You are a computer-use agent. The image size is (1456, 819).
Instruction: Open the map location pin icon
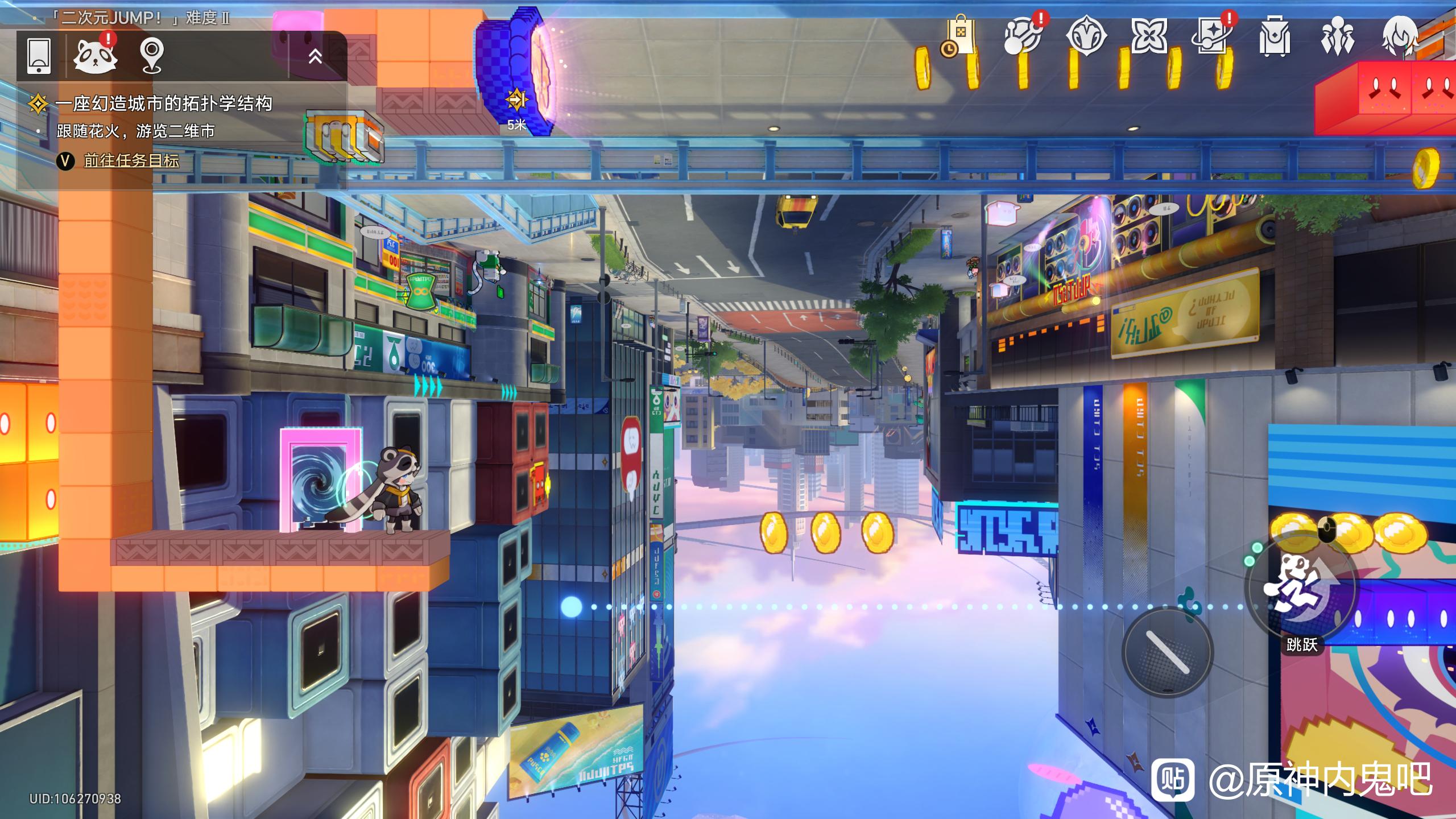[x=152, y=55]
